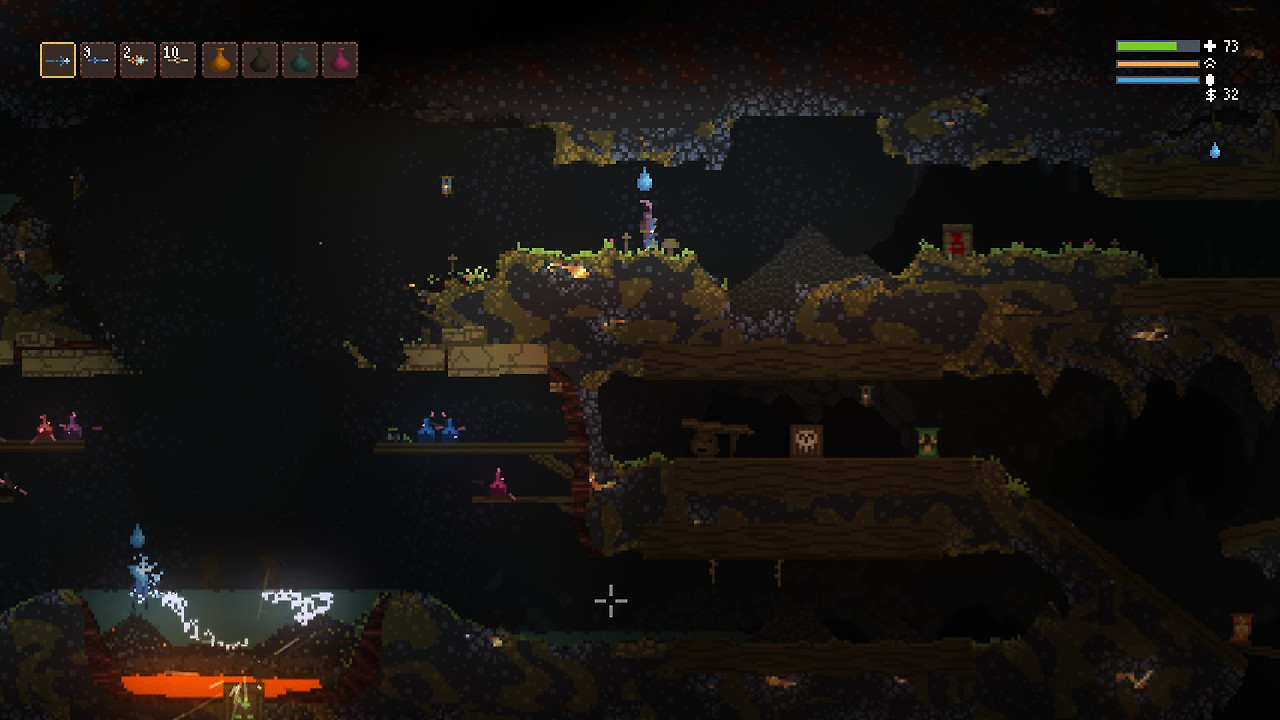The height and width of the screenshot is (720, 1280).
Task: Choose the teal potion flask slot
Action: coord(300,60)
